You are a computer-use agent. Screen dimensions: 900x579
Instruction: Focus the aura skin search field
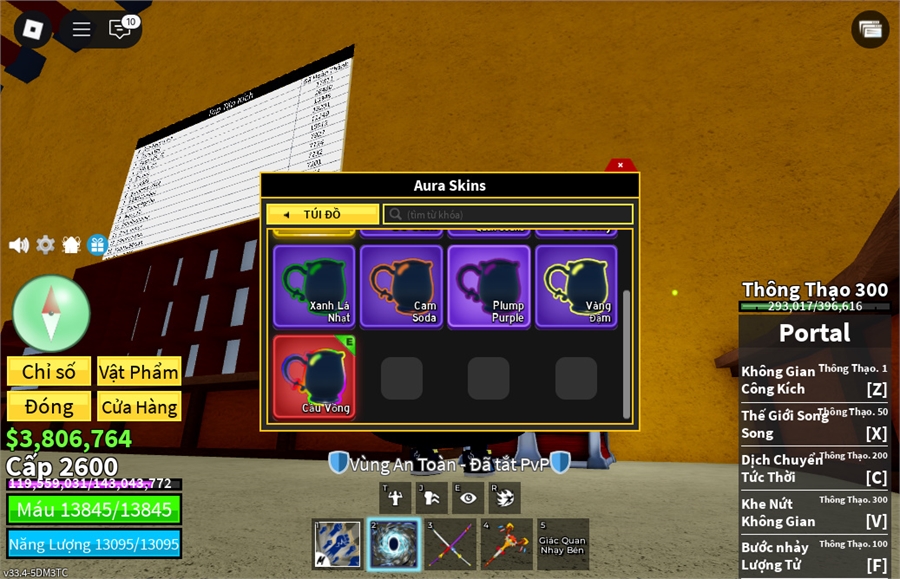coord(508,215)
